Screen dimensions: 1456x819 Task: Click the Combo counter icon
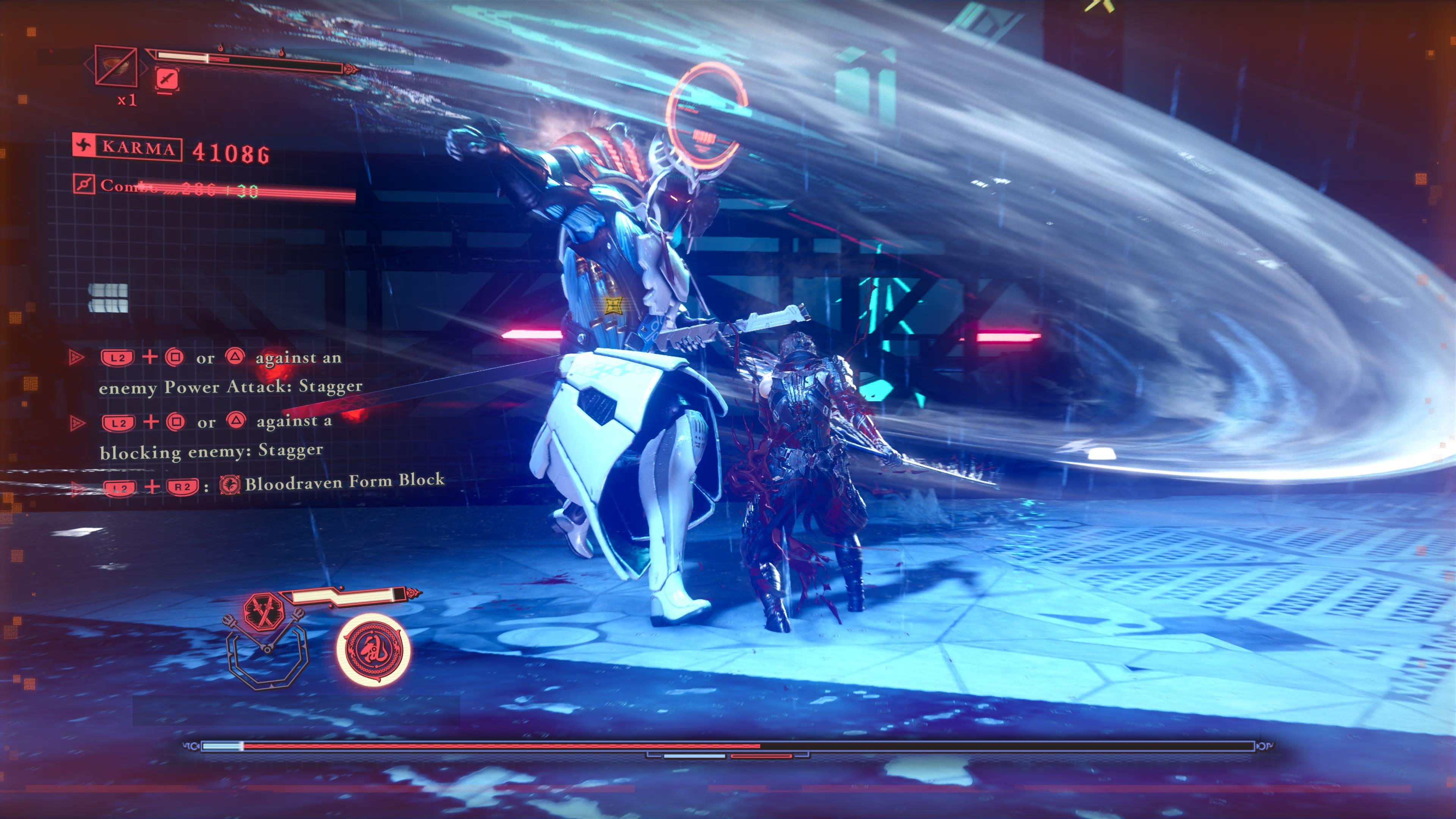pyautogui.click(x=84, y=184)
